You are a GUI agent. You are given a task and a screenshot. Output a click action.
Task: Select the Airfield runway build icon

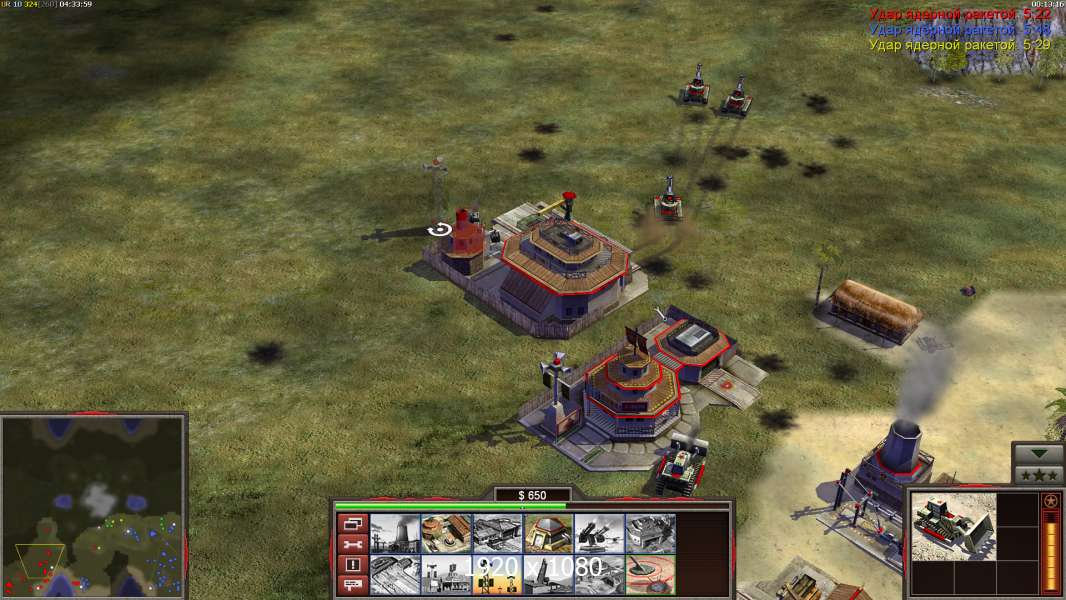pyautogui.click(x=395, y=574)
